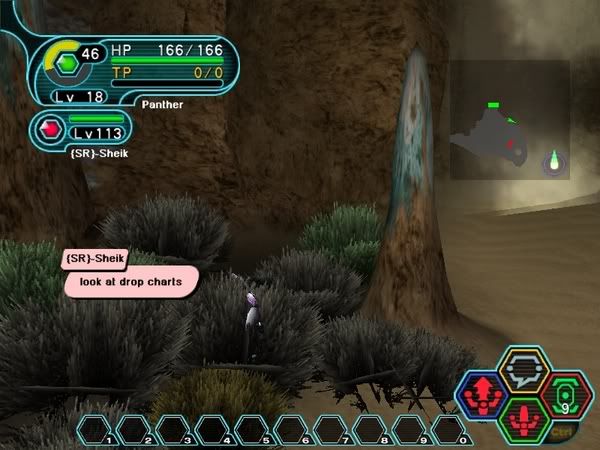Click the "look at drop charts" chat bubble
Viewport: 600px width, 450px height.
pos(130,282)
